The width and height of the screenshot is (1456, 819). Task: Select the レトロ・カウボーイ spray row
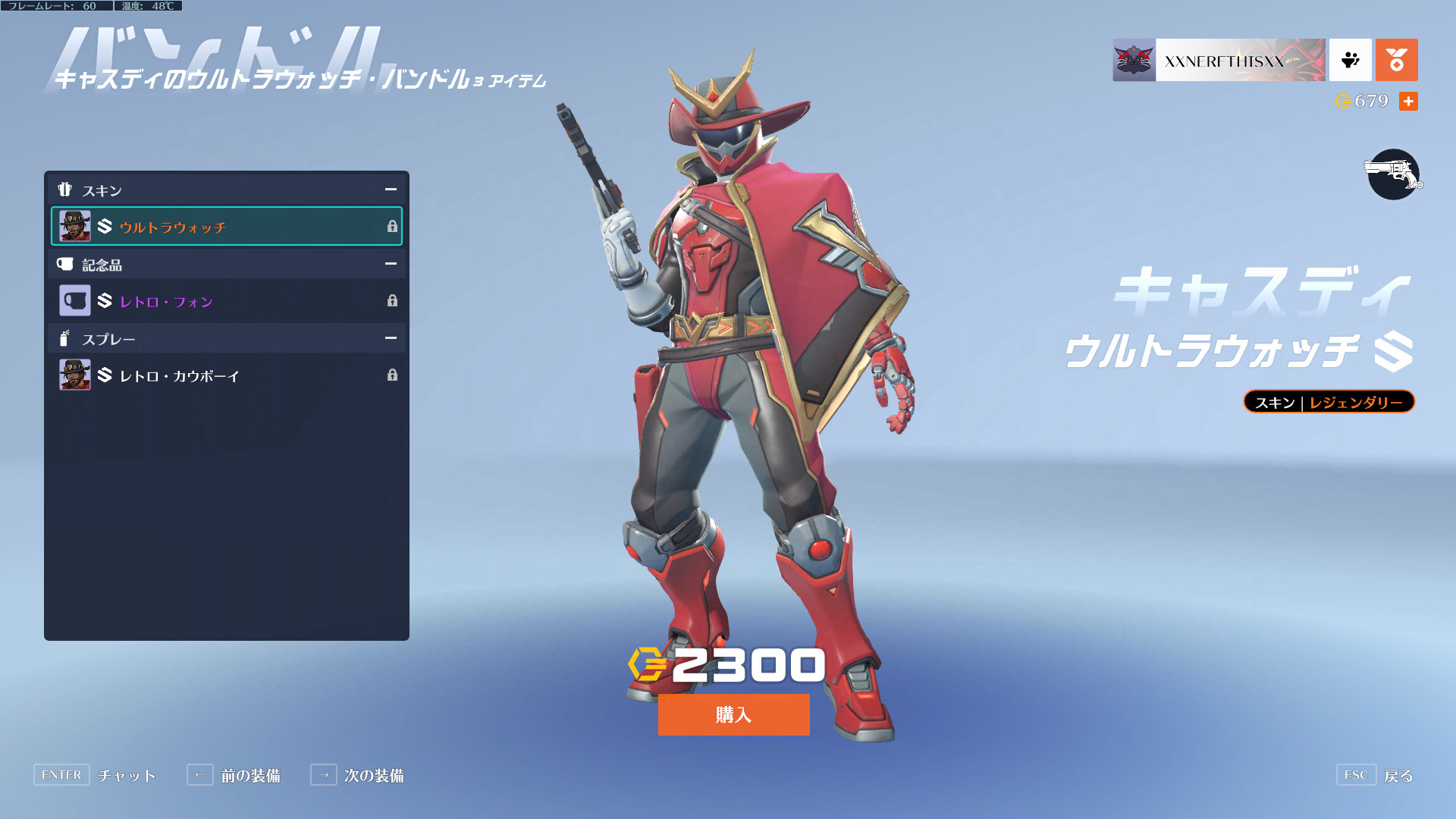[x=226, y=375]
